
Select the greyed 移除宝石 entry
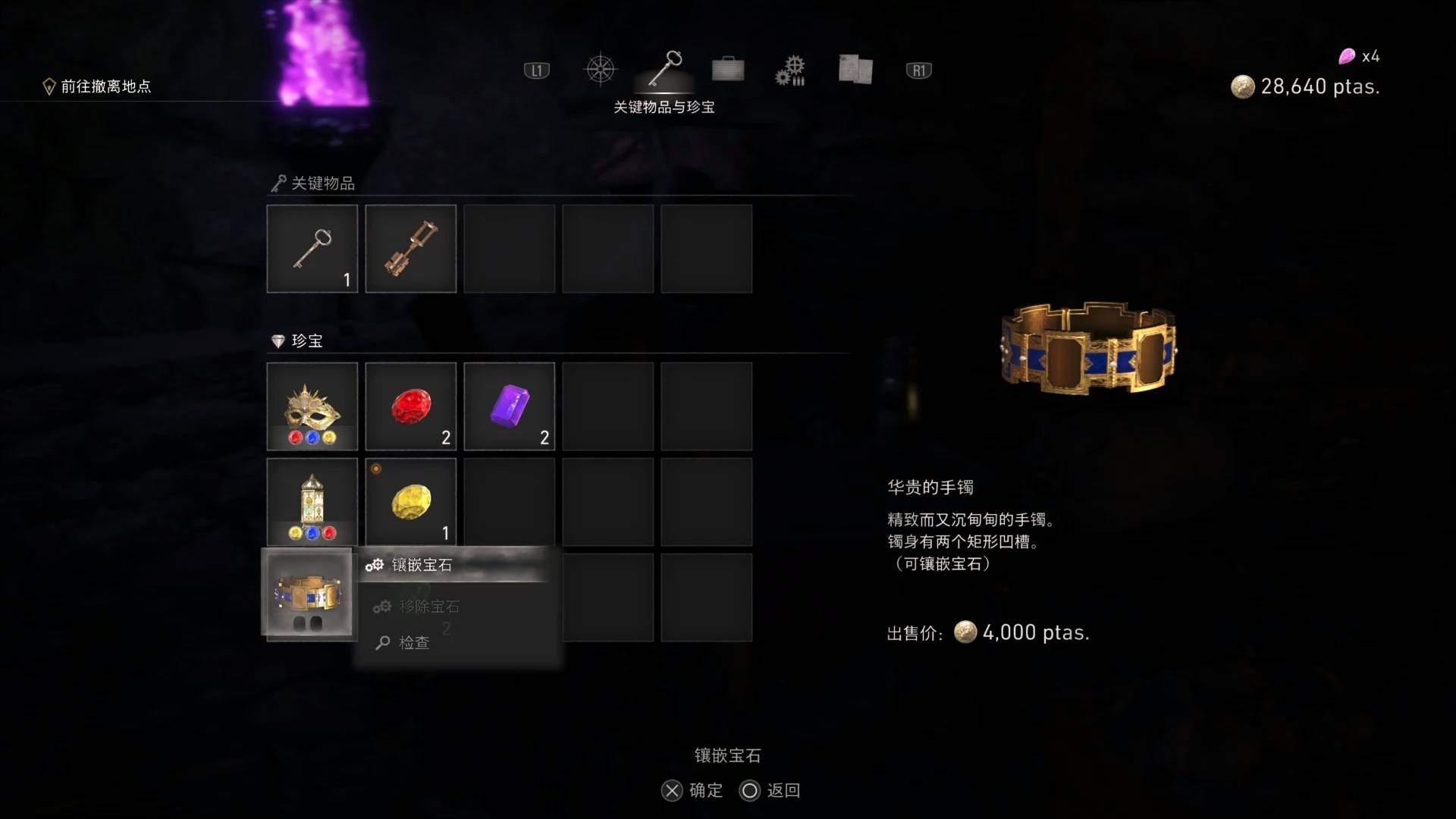click(429, 607)
